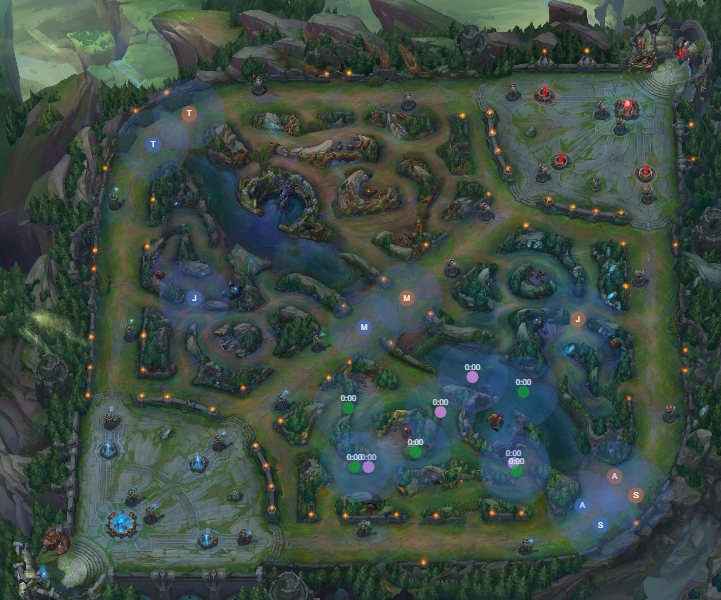This screenshot has width=721, height=600.
Task: Select the blue T top-lane marker
Action: click(x=153, y=145)
